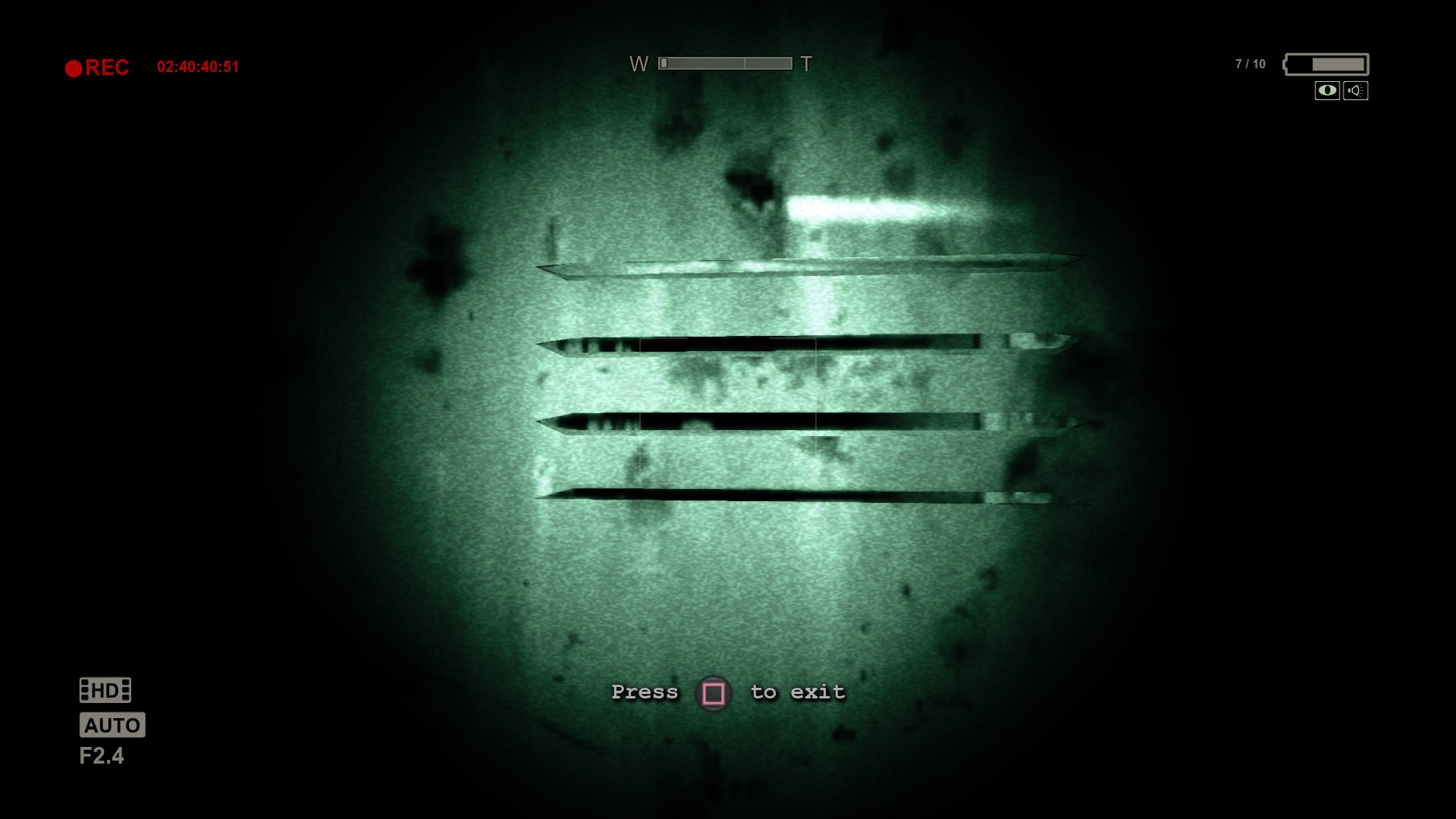
Task: Click the red timestamp 02:40:40:51
Action: (199, 67)
